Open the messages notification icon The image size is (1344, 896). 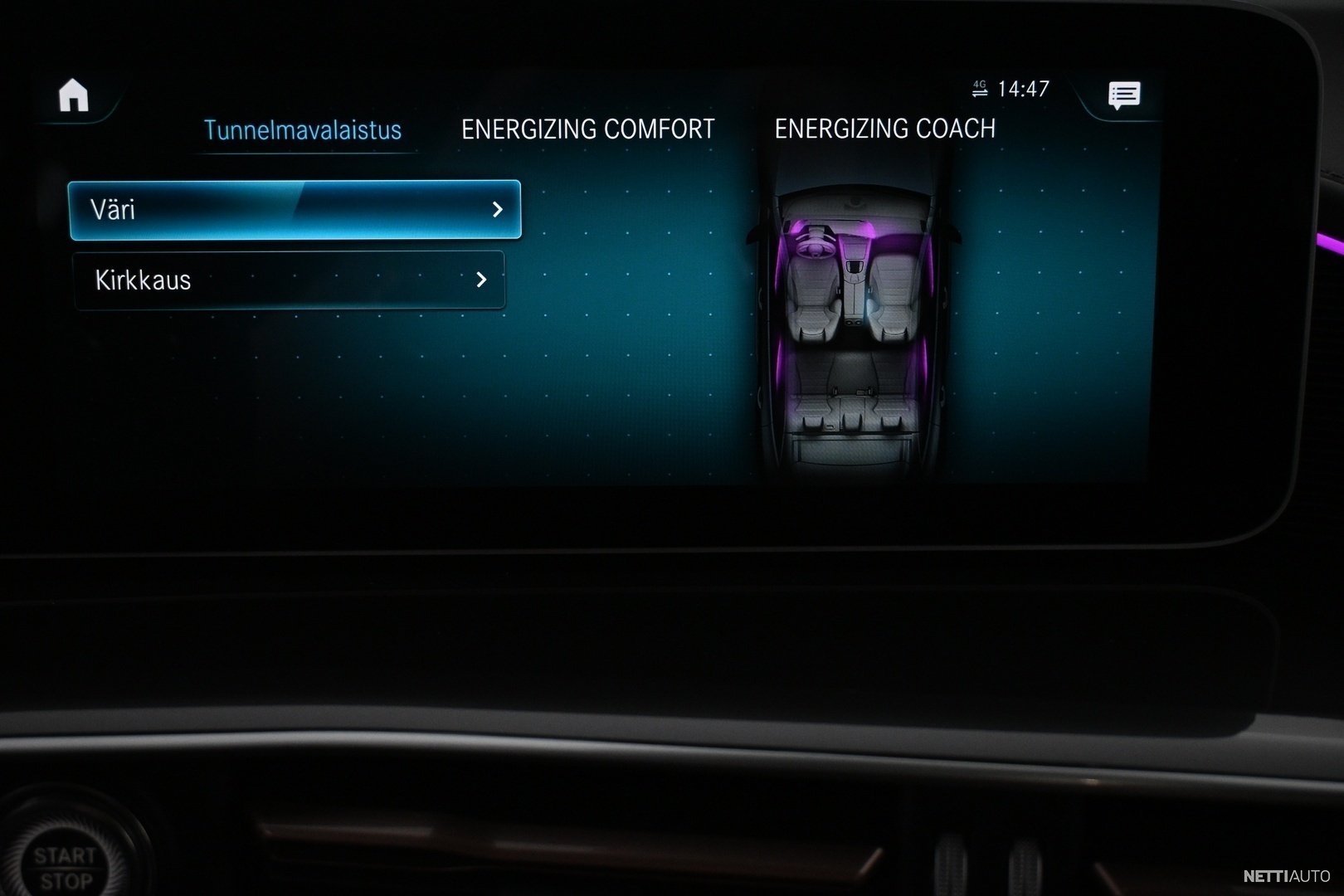click(1124, 95)
